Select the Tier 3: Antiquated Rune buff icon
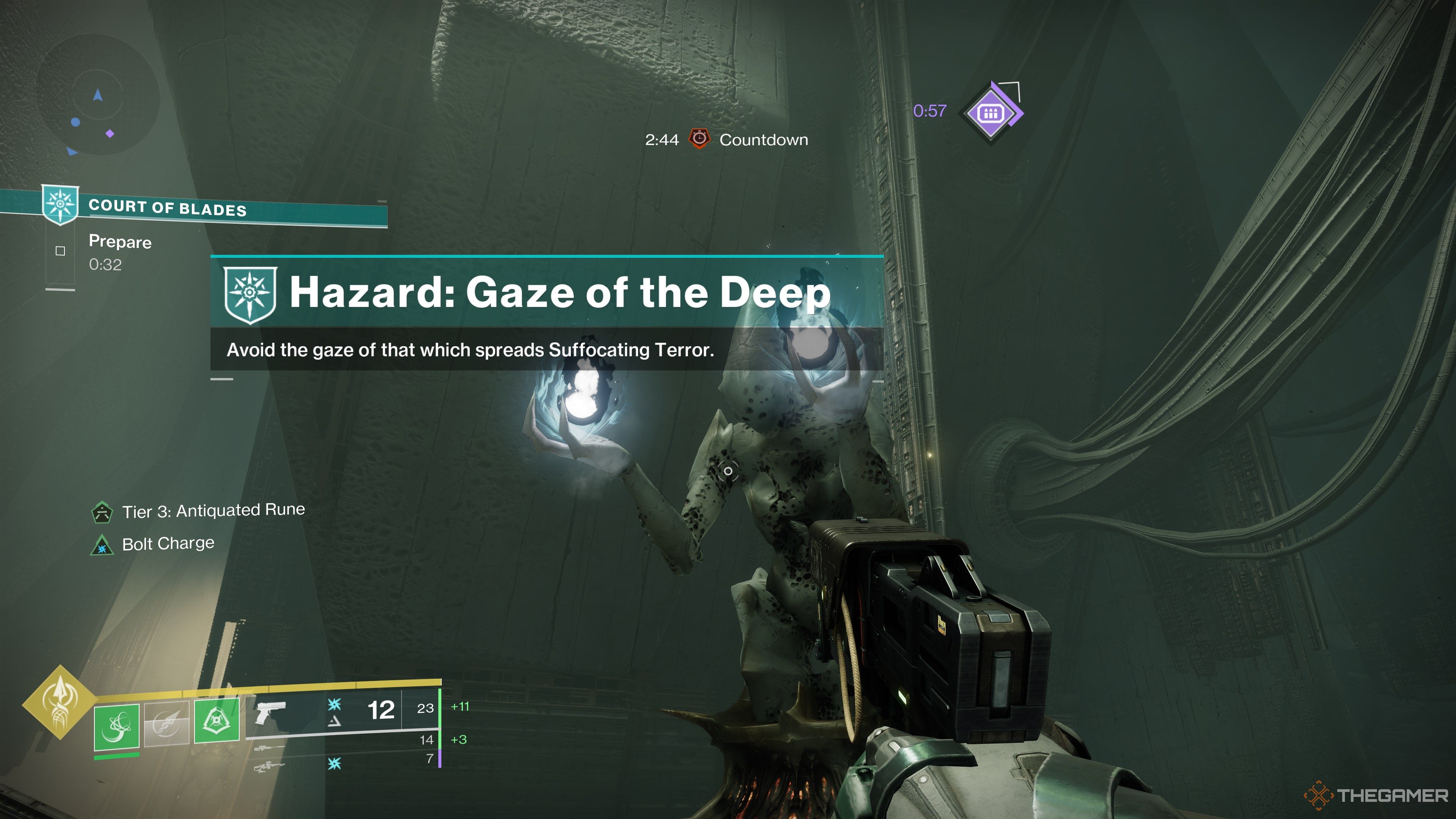The width and height of the screenshot is (1456, 819). (102, 512)
